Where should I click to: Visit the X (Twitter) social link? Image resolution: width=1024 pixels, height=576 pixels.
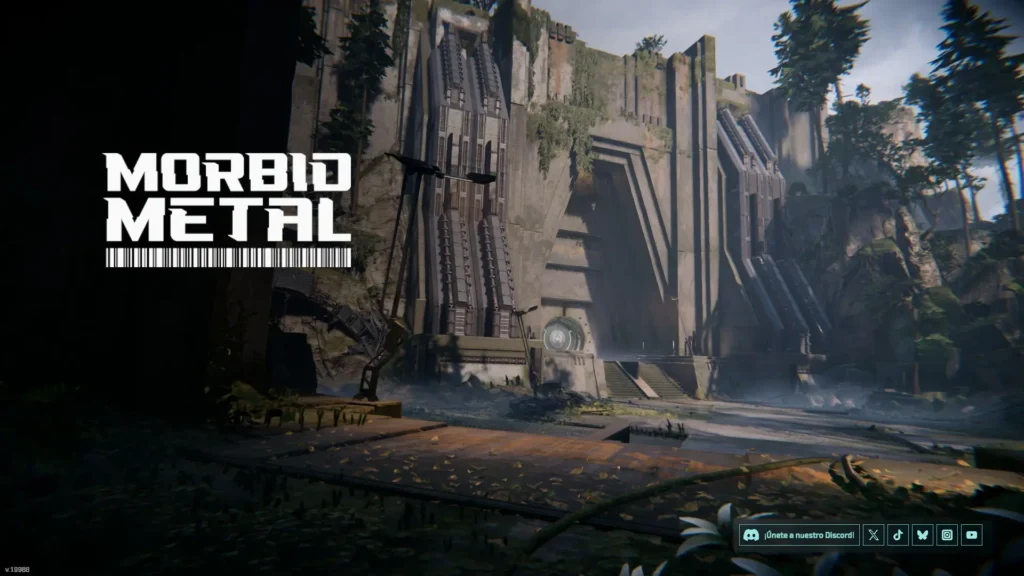pos(875,535)
